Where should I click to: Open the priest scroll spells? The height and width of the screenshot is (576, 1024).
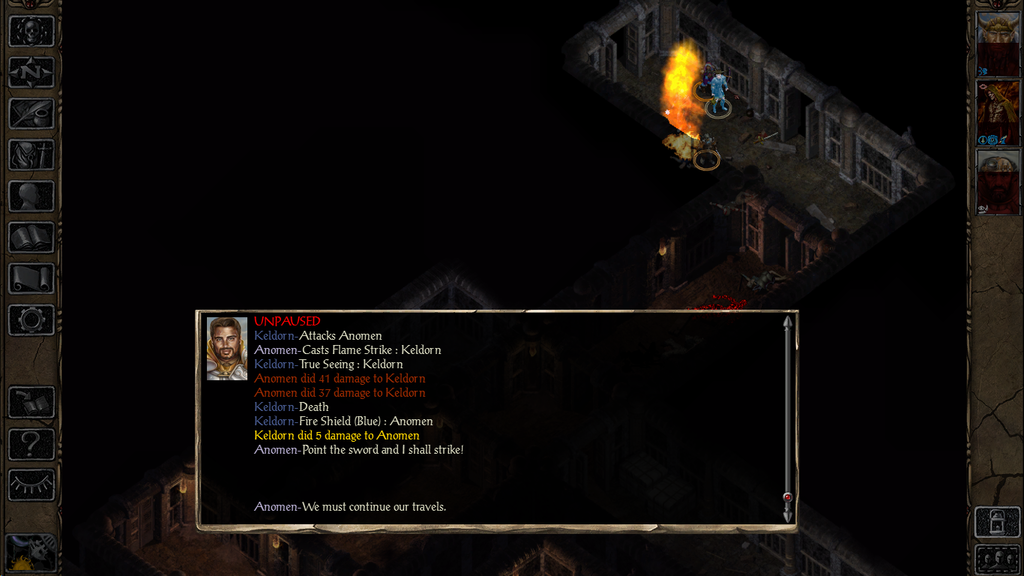[31, 278]
